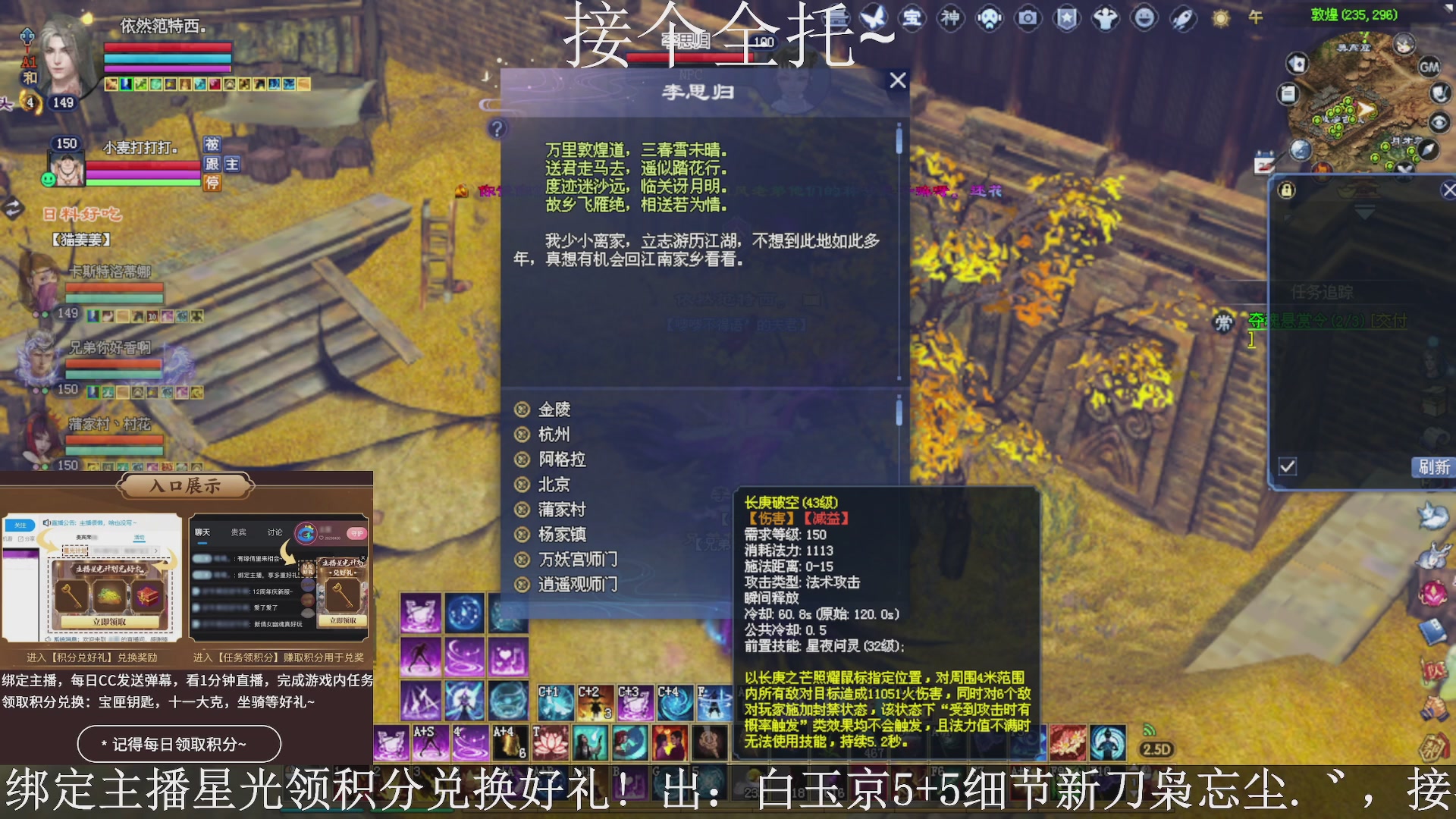The width and height of the screenshot is (1456, 819).
Task: Click 依然范特西's red health bar
Action: pos(167,47)
